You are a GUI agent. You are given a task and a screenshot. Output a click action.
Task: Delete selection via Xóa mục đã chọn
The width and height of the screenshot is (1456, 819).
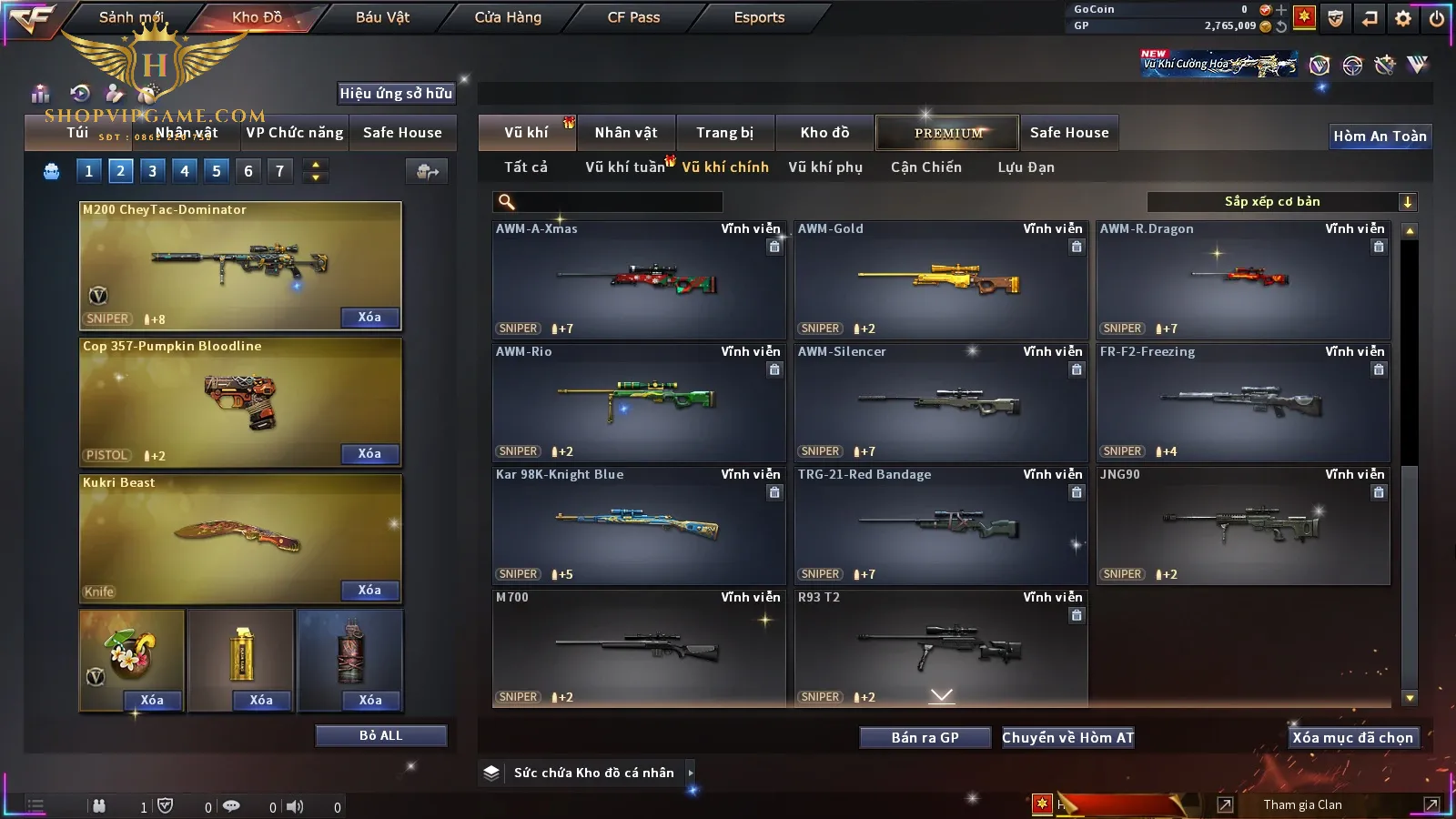[1352, 738]
